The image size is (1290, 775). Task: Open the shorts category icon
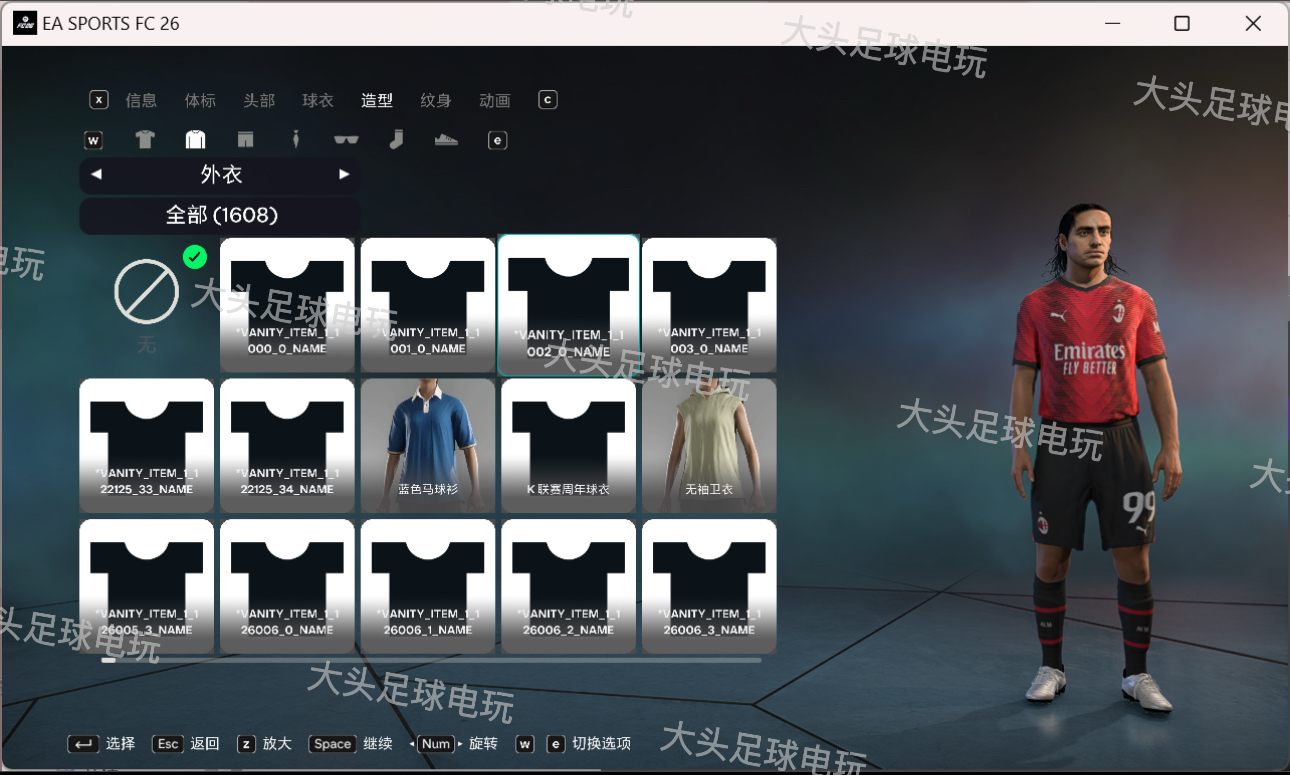point(245,140)
